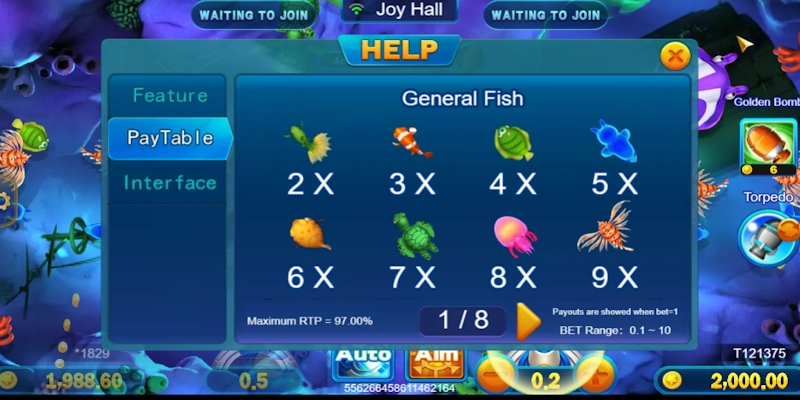Activate the Aim targeting button
Screen dimensions: 800x400
pos(436,362)
